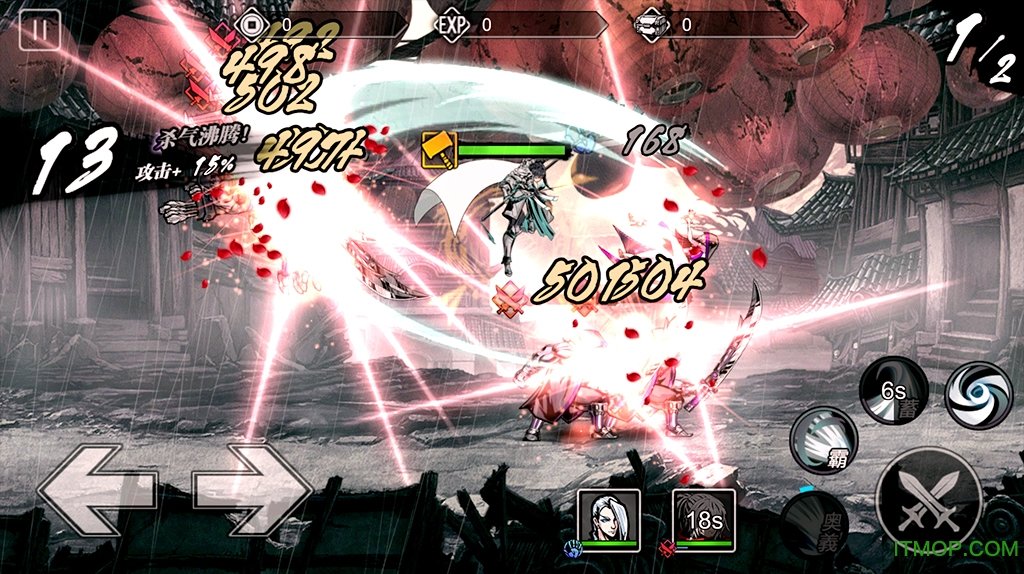This screenshot has width=1024, height=574.
Task: Pause the game with the top-left button
Action: click(x=40, y=30)
